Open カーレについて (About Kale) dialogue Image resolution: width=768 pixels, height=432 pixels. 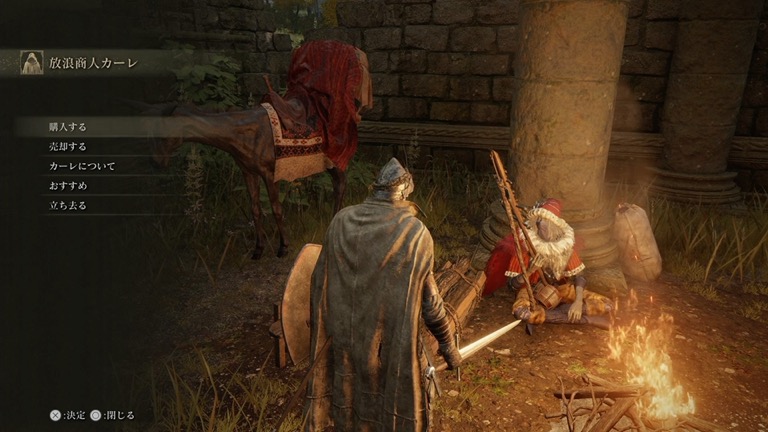[x=82, y=166]
